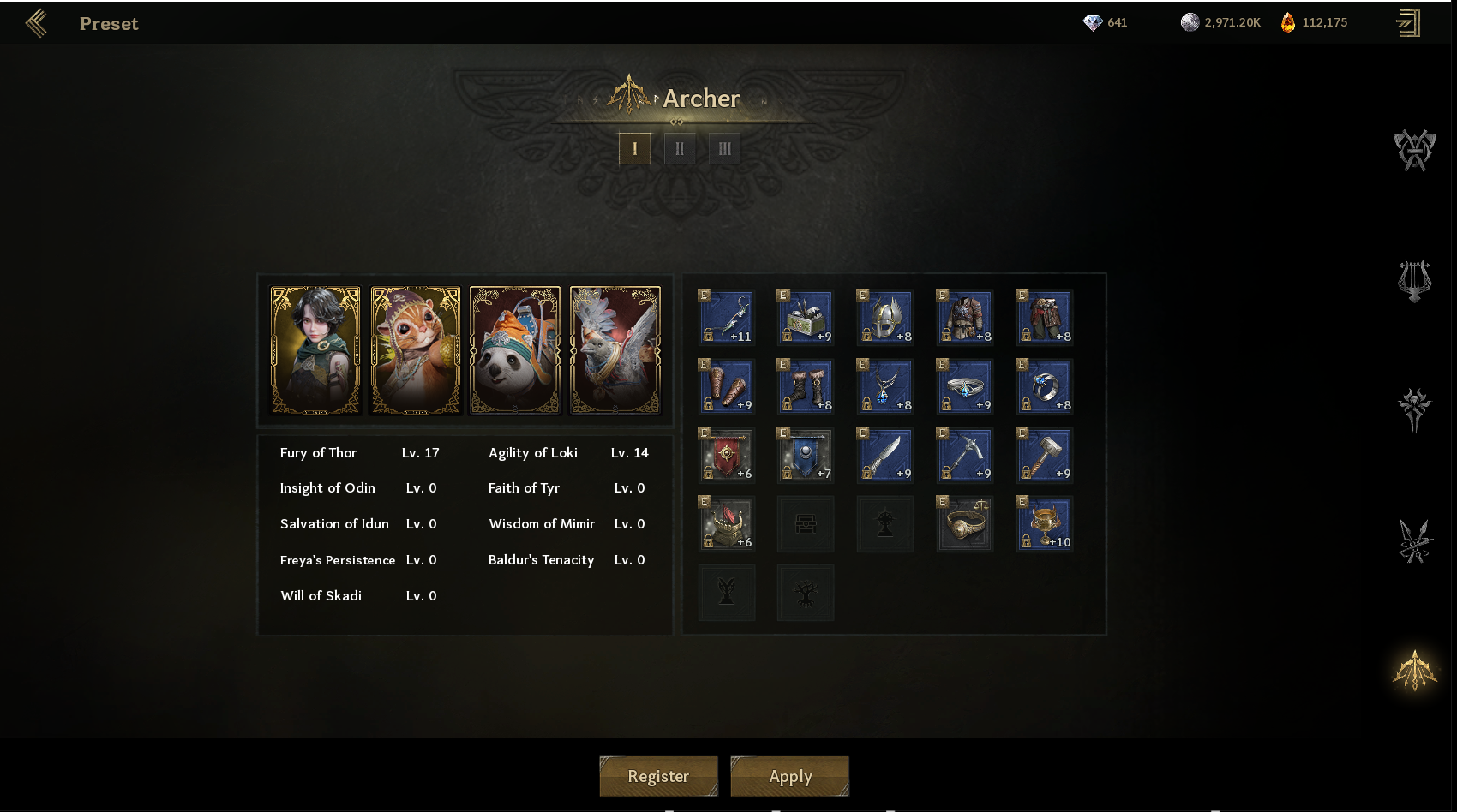Select the +11 bow equipment slot

pos(726,317)
